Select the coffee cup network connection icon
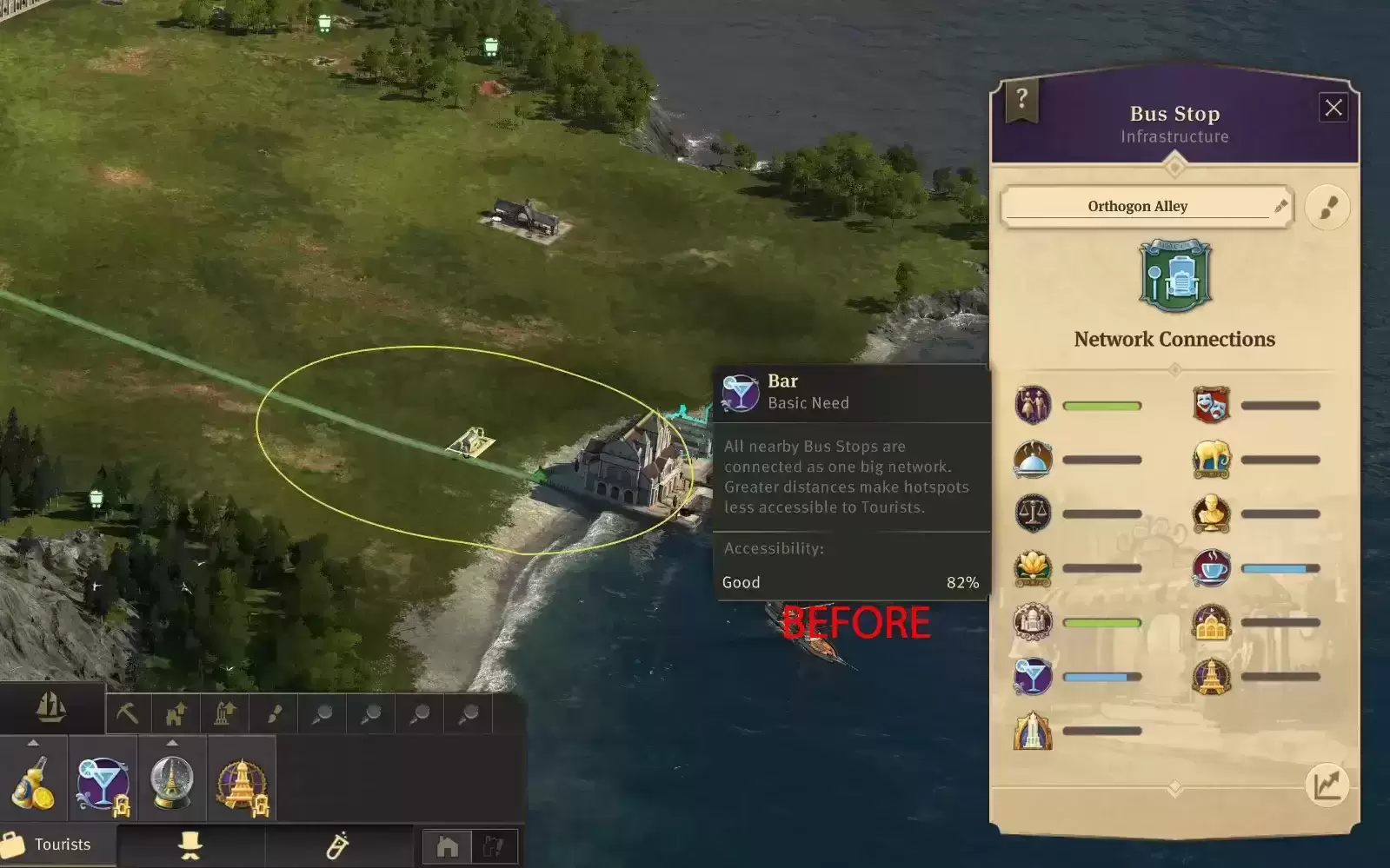Screen dimensions: 1390x868 (1211, 568)
